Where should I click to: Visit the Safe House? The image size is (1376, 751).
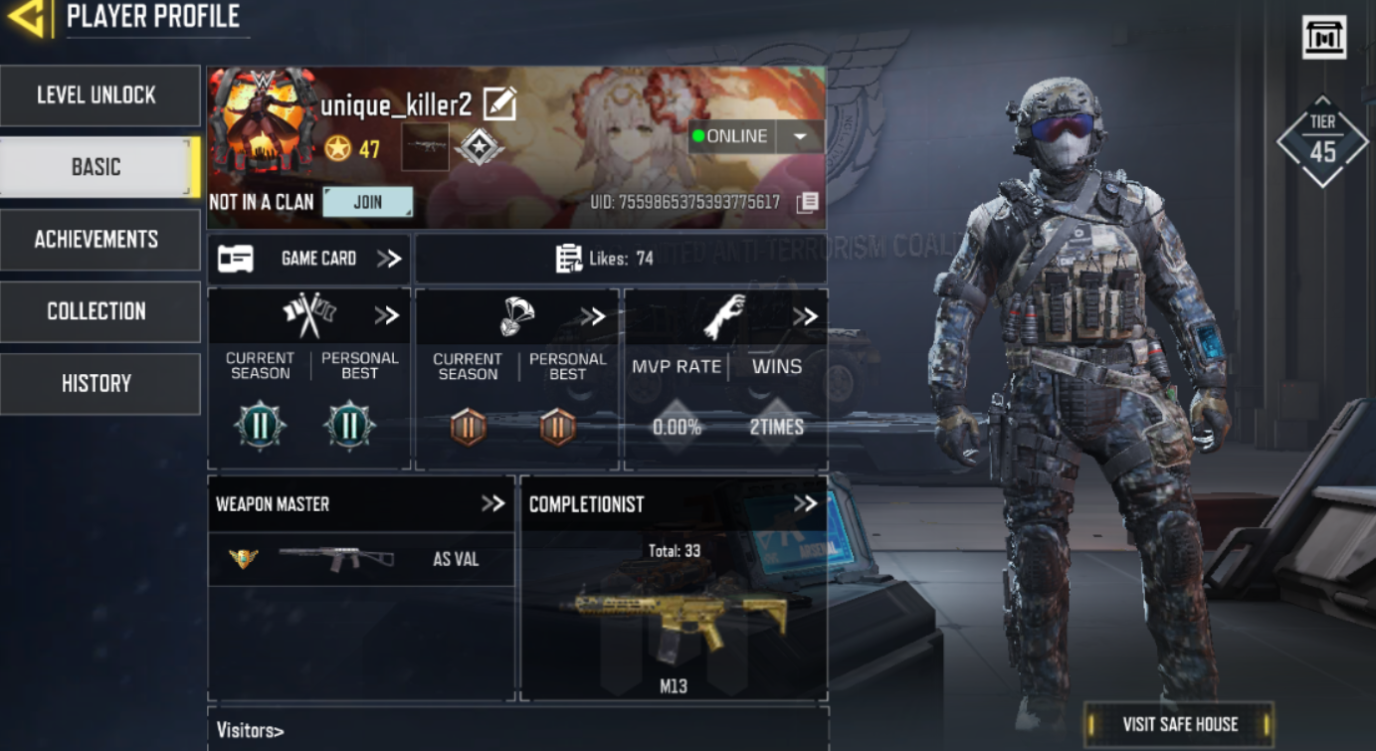[x=1180, y=724]
